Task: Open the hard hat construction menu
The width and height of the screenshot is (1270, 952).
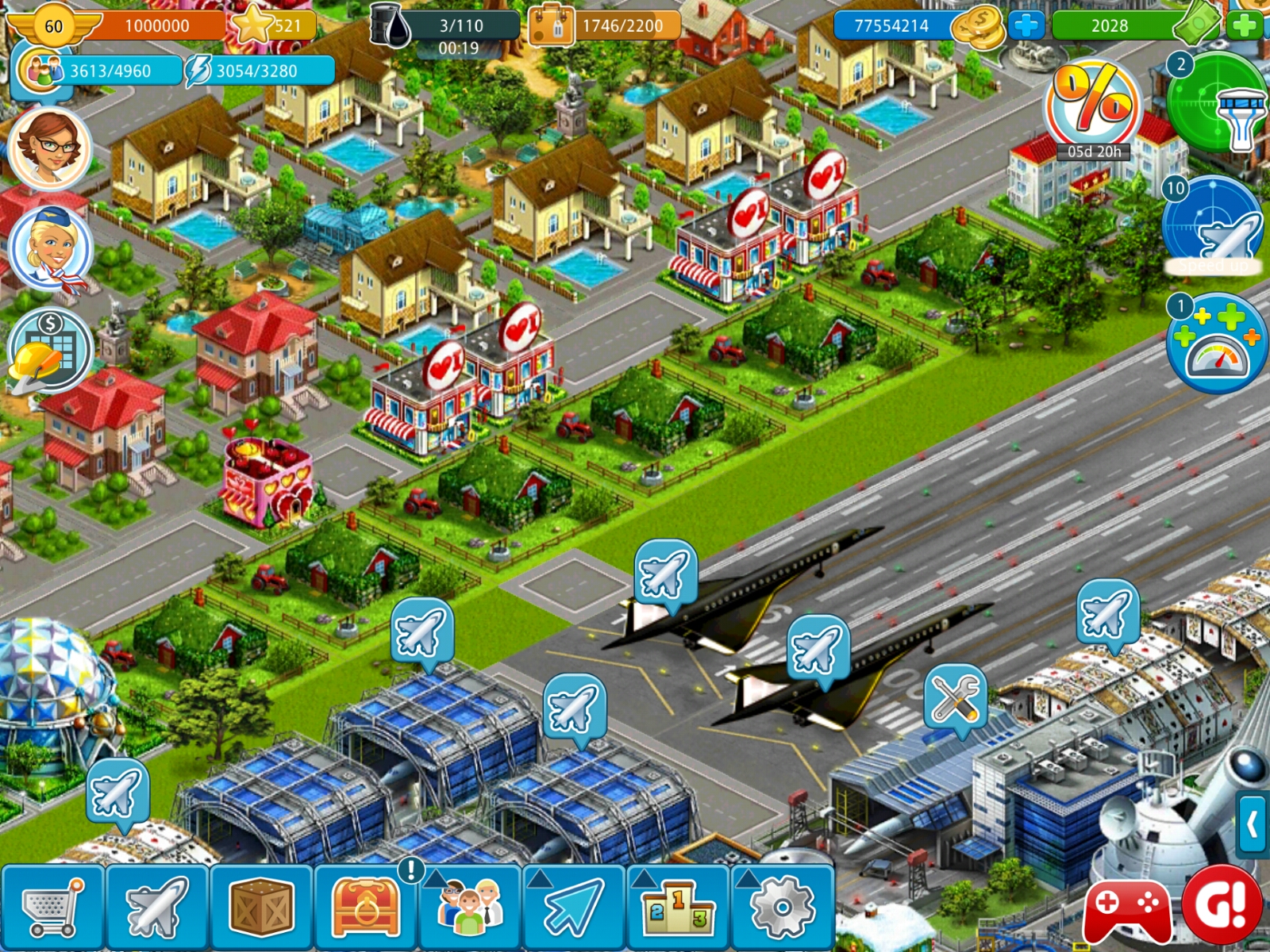Action: pyautogui.click(x=49, y=351)
